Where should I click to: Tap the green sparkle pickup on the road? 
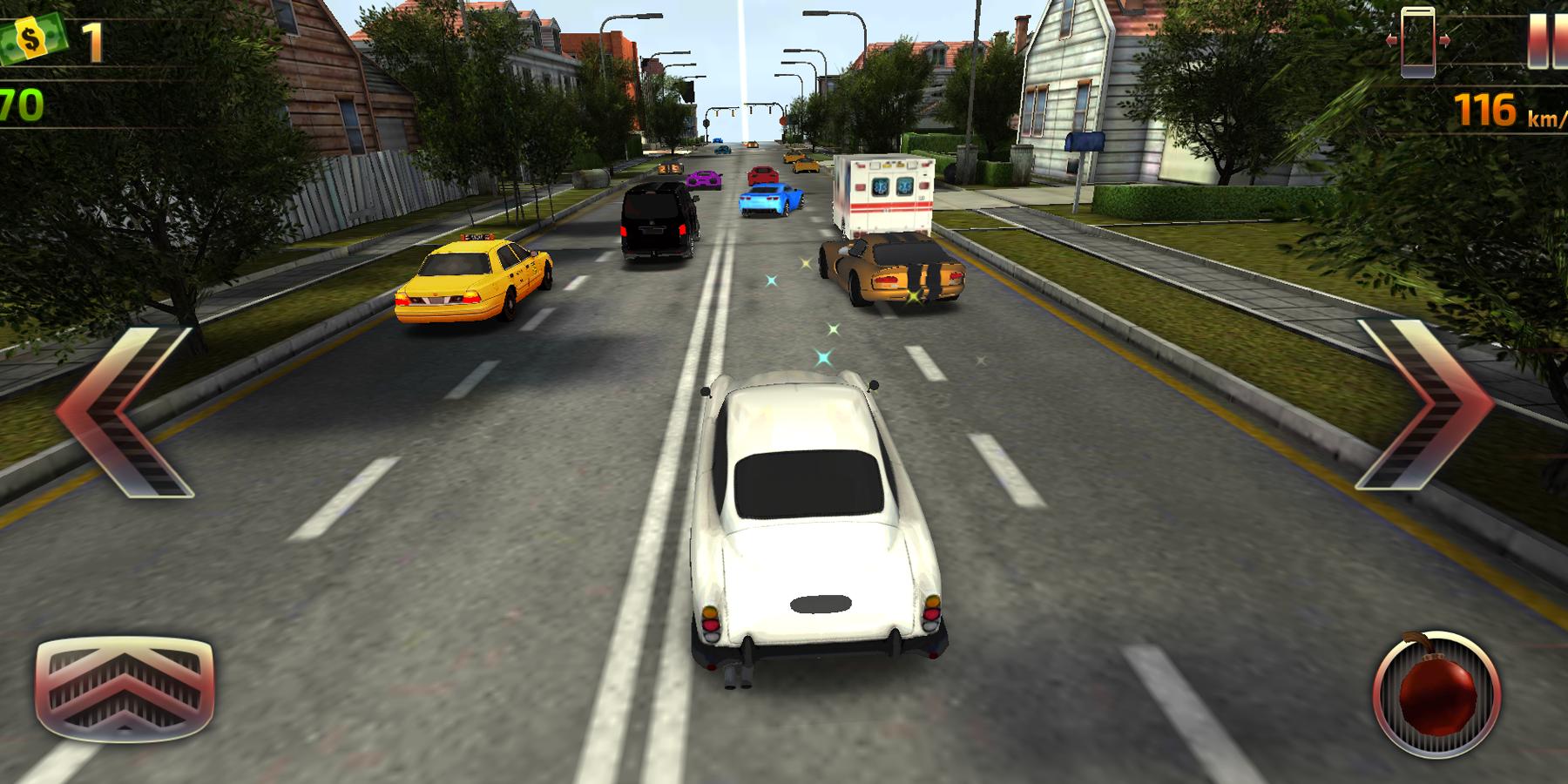point(832,329)
